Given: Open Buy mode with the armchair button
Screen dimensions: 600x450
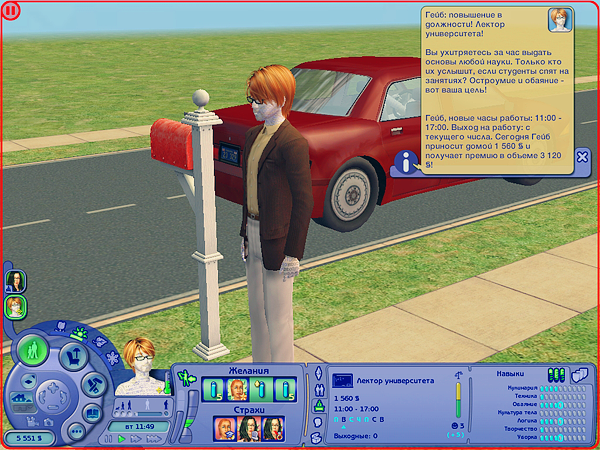Looking at the screenshot, I should click(73, 355).
